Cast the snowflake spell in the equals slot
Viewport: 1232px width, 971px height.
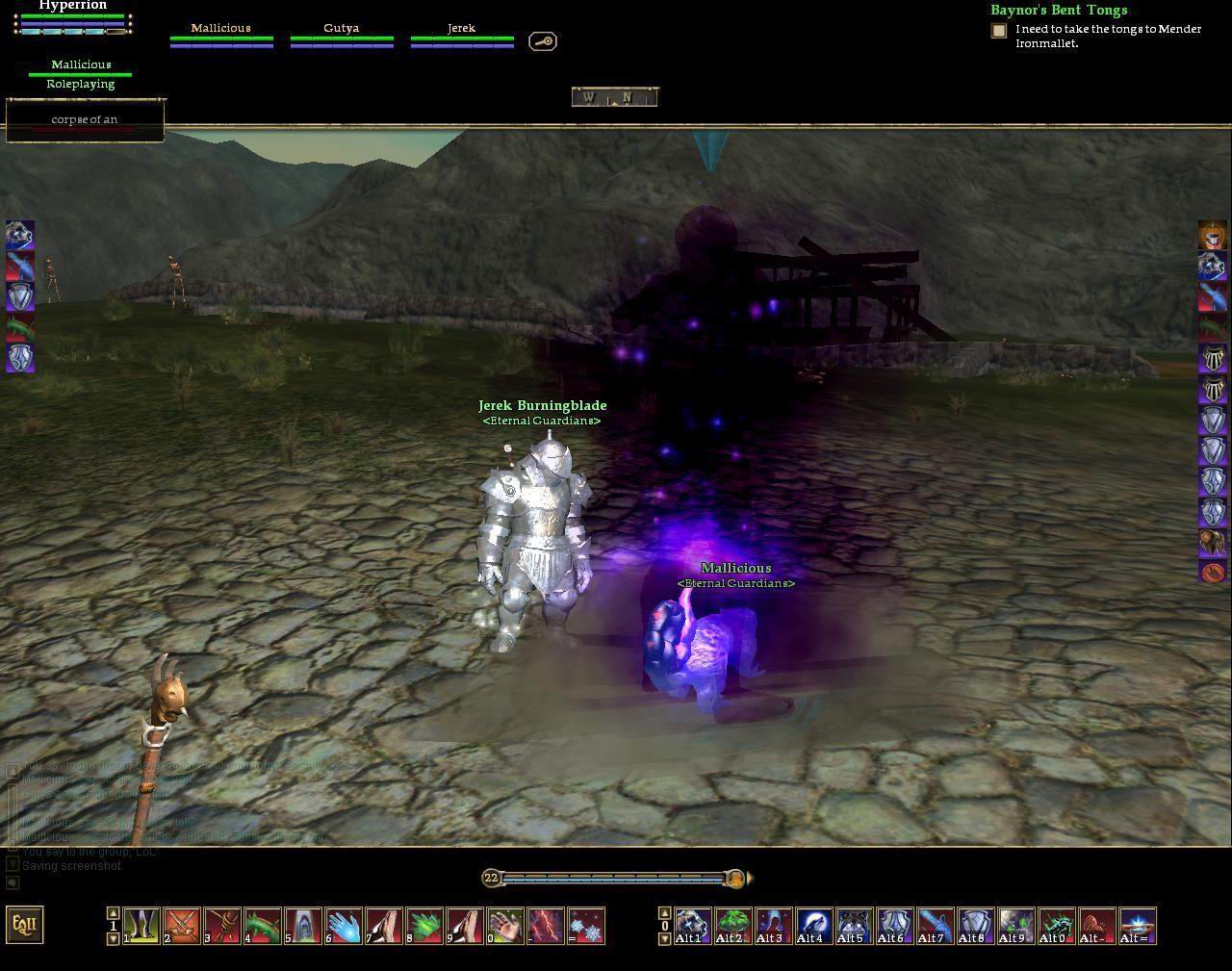[586, 926]
